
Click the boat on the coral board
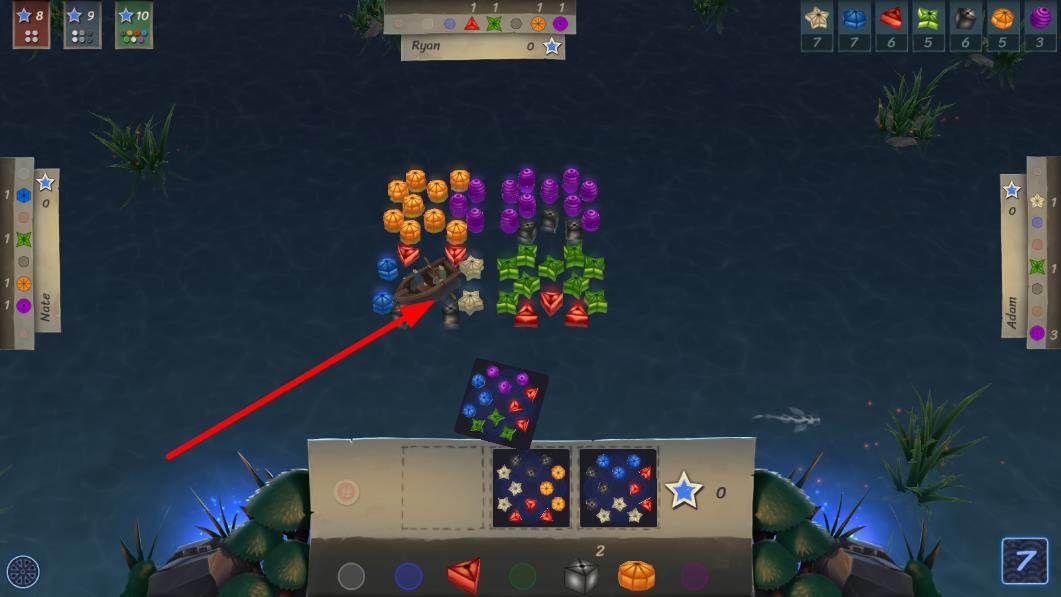[426, 280]
